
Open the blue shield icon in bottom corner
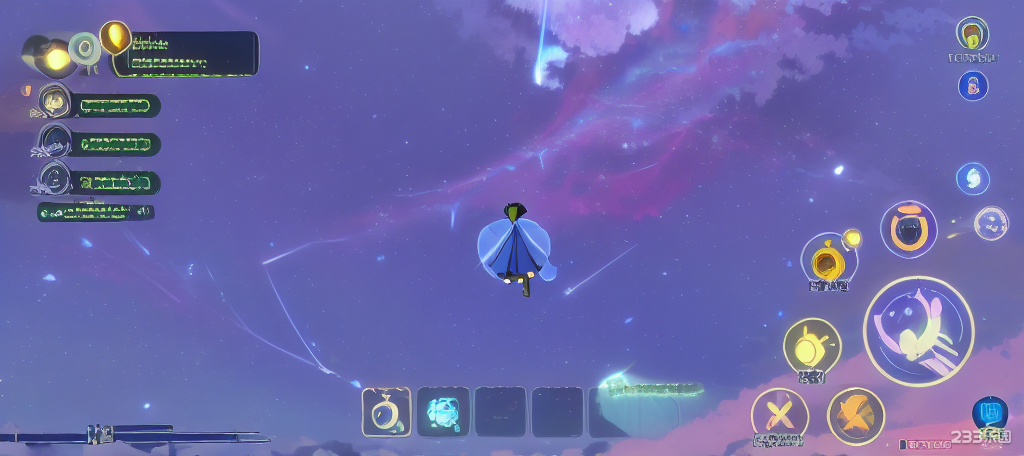pyautogui.click(x=989, y=411)
